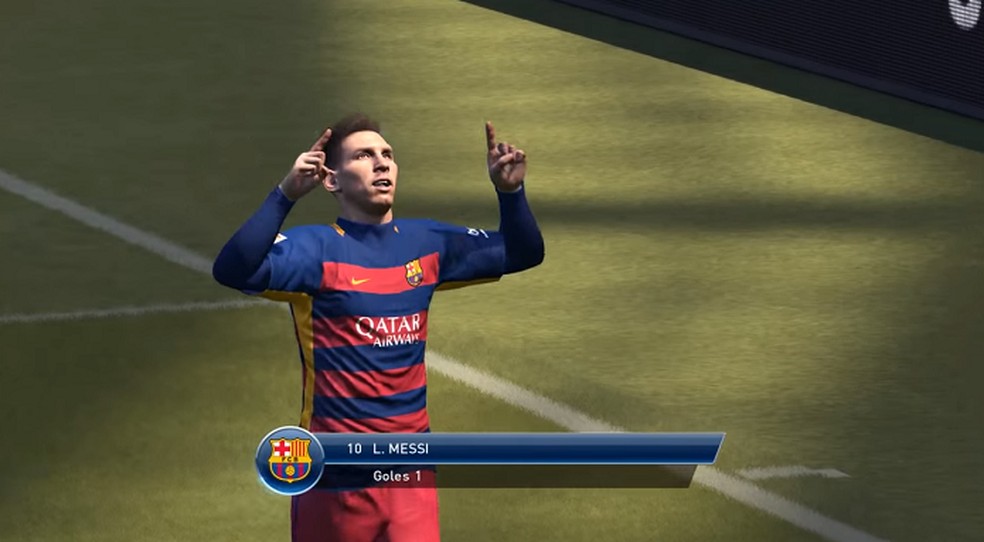Select the L. Messi scorer name bar
Image resolution: width=984 pixels, height=542 pixels.
click(x=520, y=448)
